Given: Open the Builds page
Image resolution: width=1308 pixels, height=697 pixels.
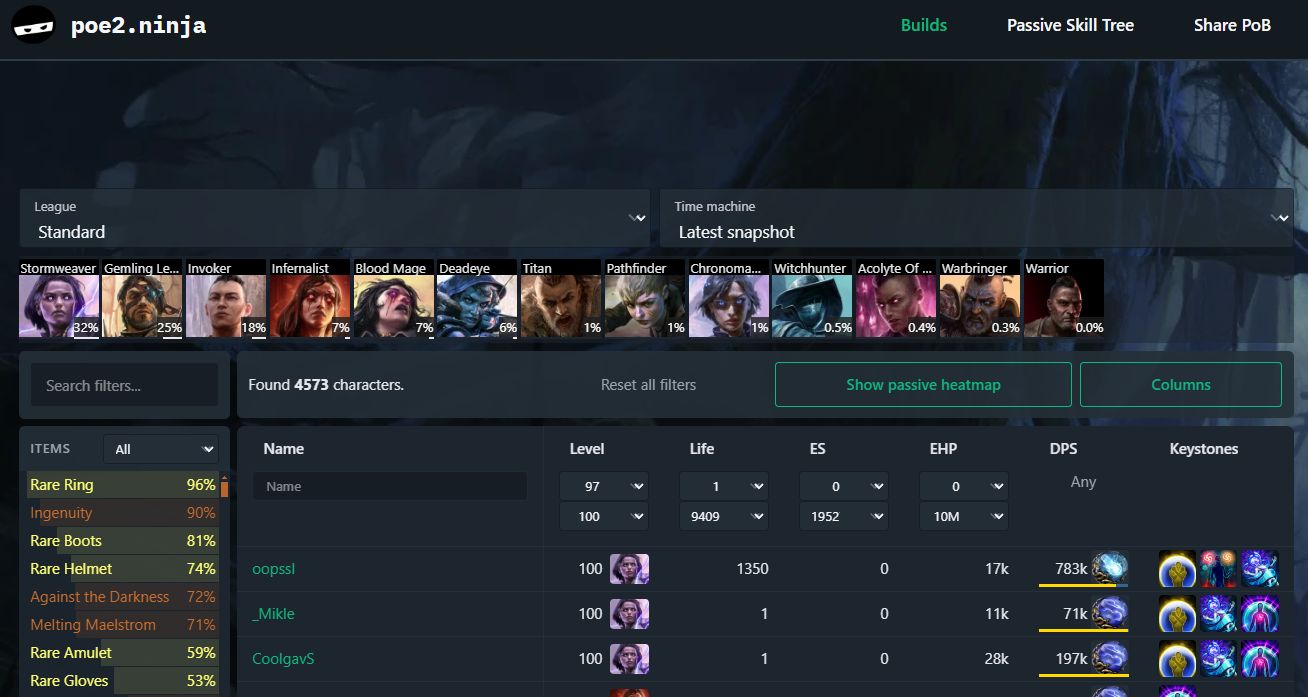Looking at the screenshot, I should pos(923,26).
